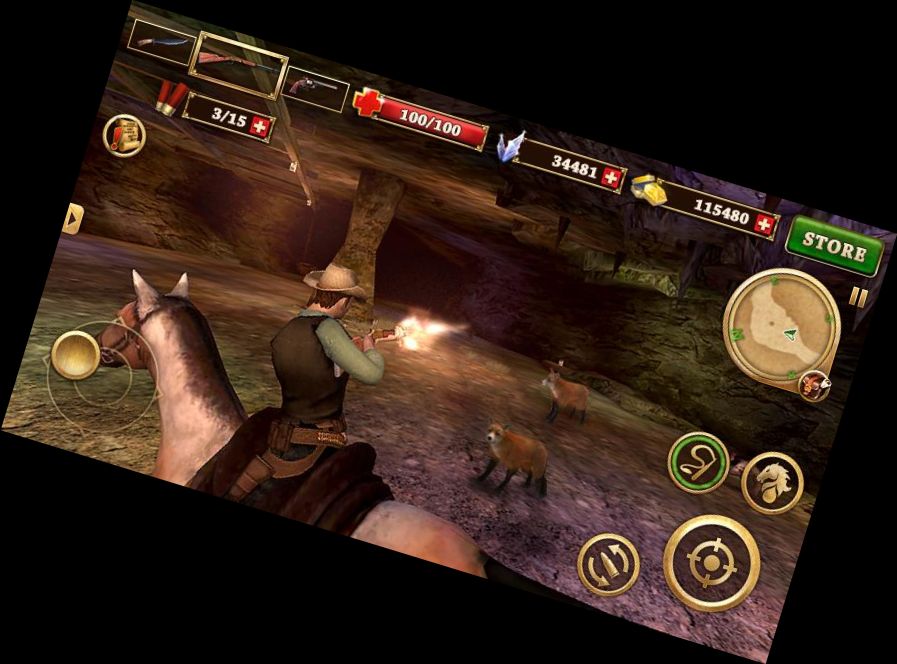Tap the gold virtual joystick knob
Viewport: 897px width, 664px height.
[x=76, y=354]
